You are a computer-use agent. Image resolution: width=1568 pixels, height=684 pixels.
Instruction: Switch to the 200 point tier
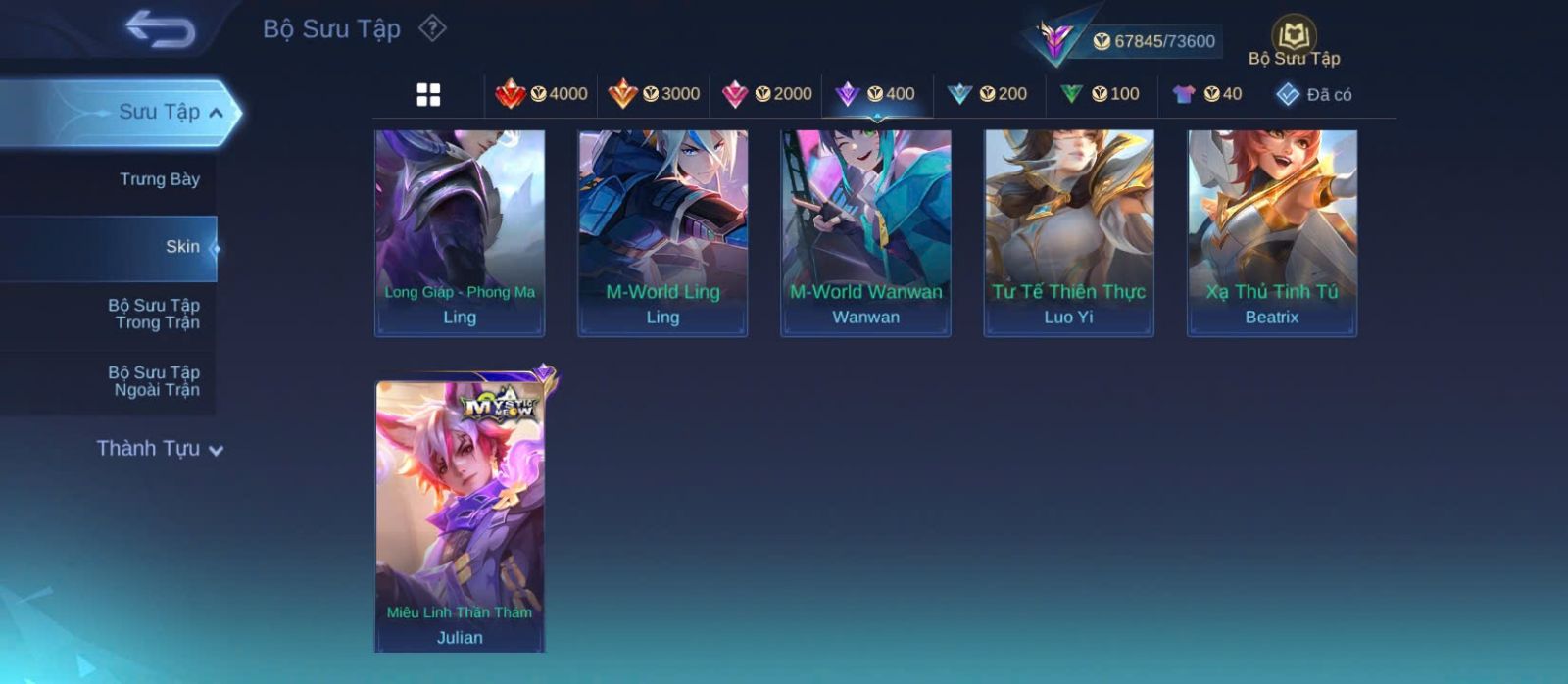pos(988,94)
